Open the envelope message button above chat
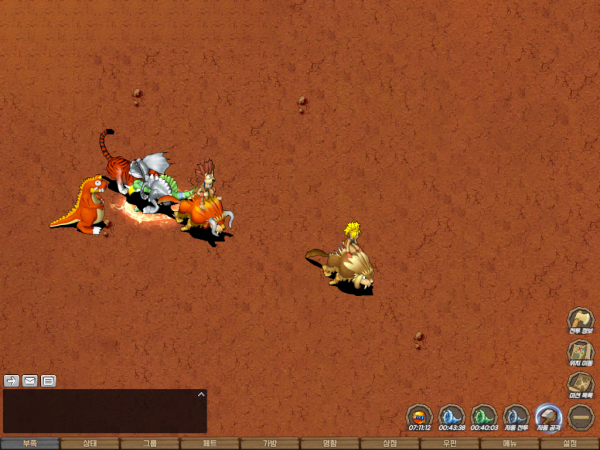The image size is (600, 450). click(30, 380)
